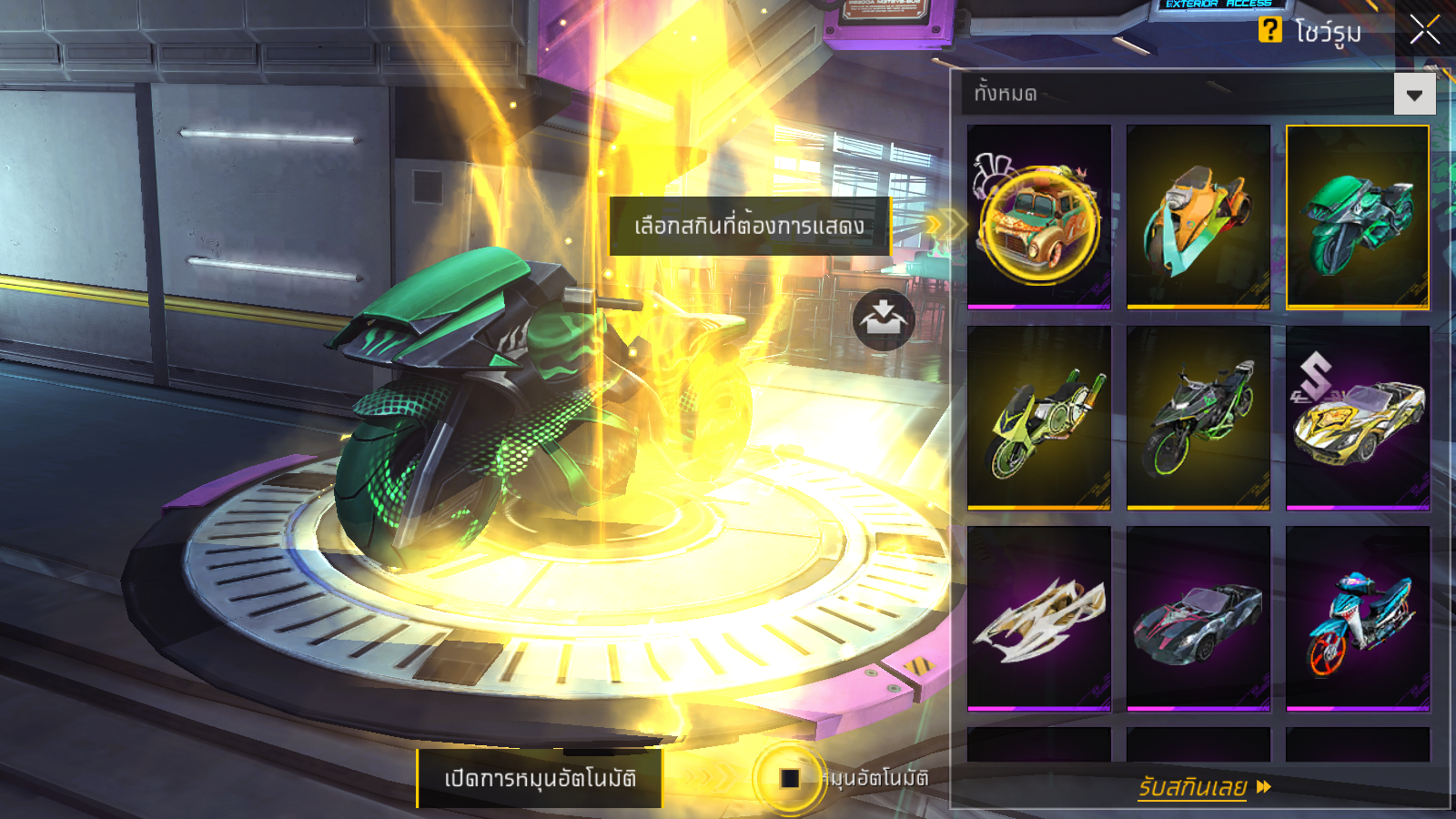The height and width of the screenshot is (819, 1456).
Task: Select the green armored motorcycle skin
Action: tap(1357, 218)
